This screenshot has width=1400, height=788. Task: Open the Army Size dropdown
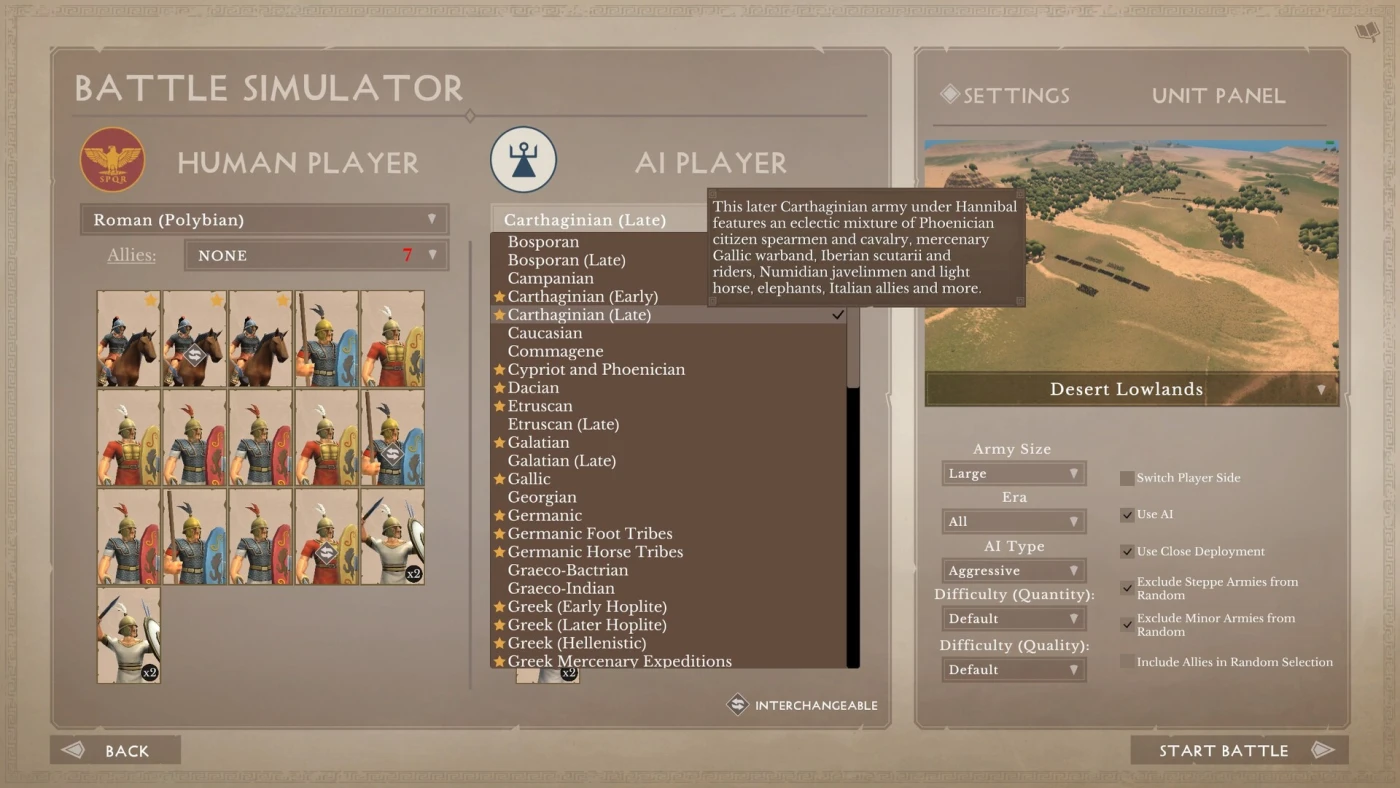pos(1013,474)
